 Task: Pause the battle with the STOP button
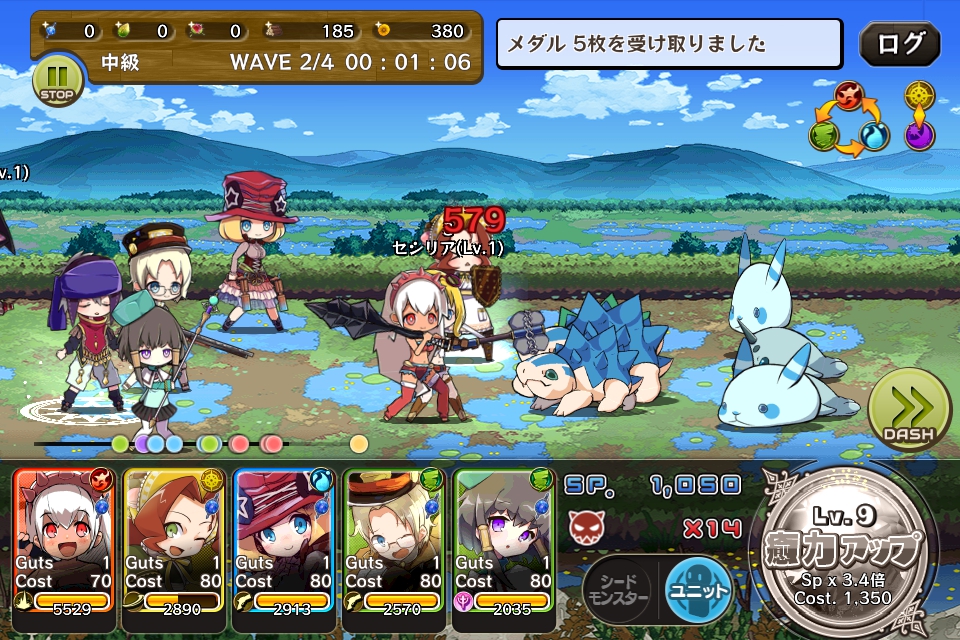click(56, 80)
